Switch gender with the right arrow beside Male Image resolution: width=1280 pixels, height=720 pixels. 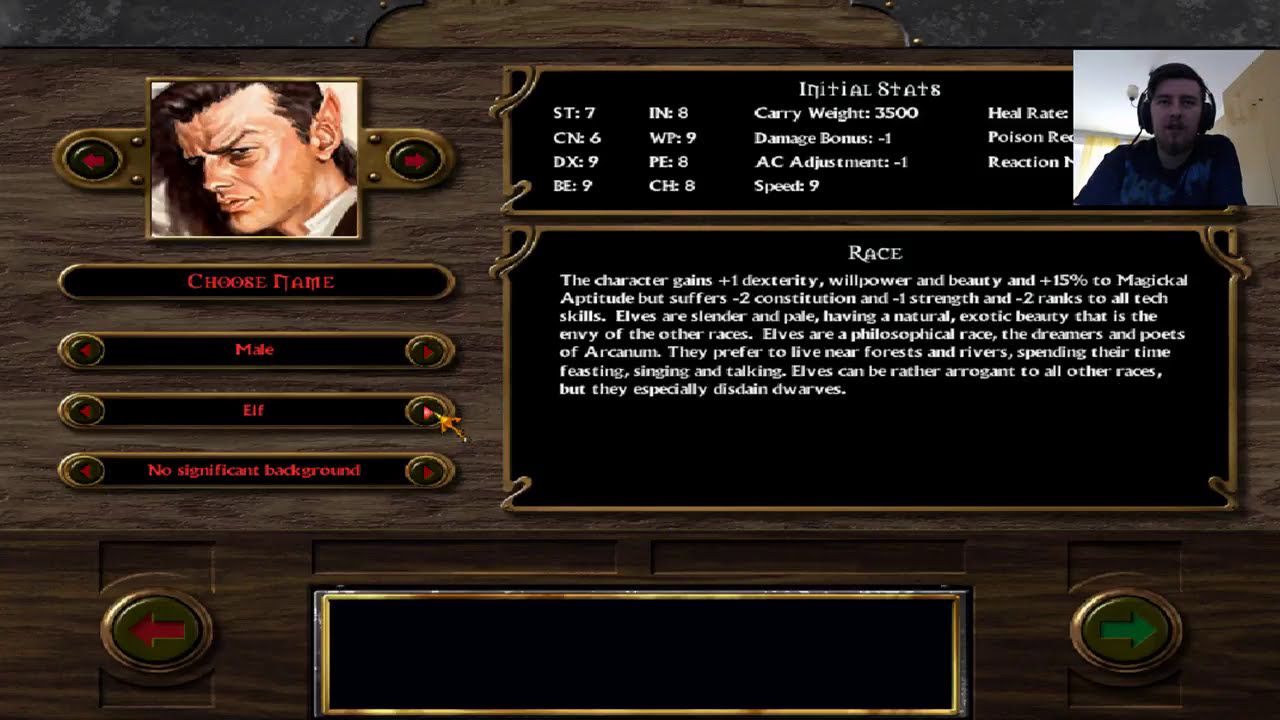point(427,351)
